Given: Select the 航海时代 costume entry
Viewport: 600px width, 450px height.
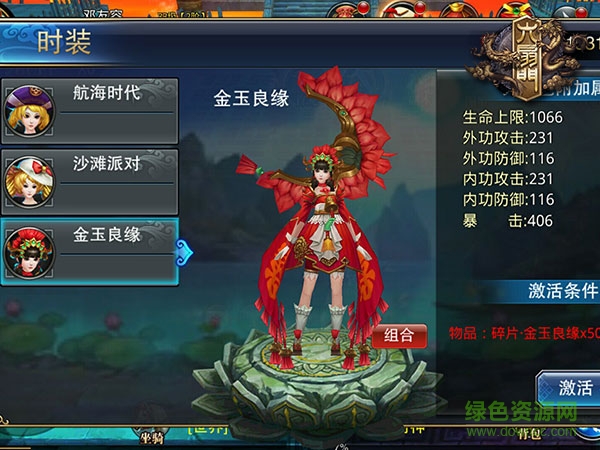Looking at the screenshot, I should [90, 111].
